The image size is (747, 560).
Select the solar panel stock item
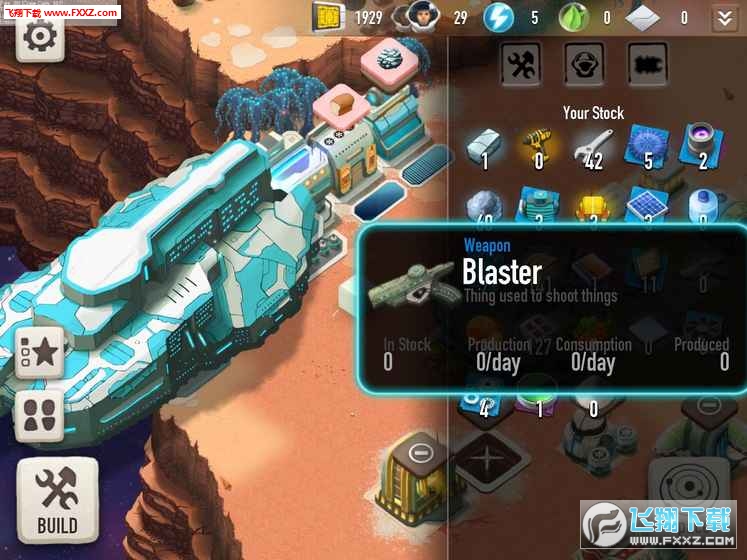click(x=647, y=205)
